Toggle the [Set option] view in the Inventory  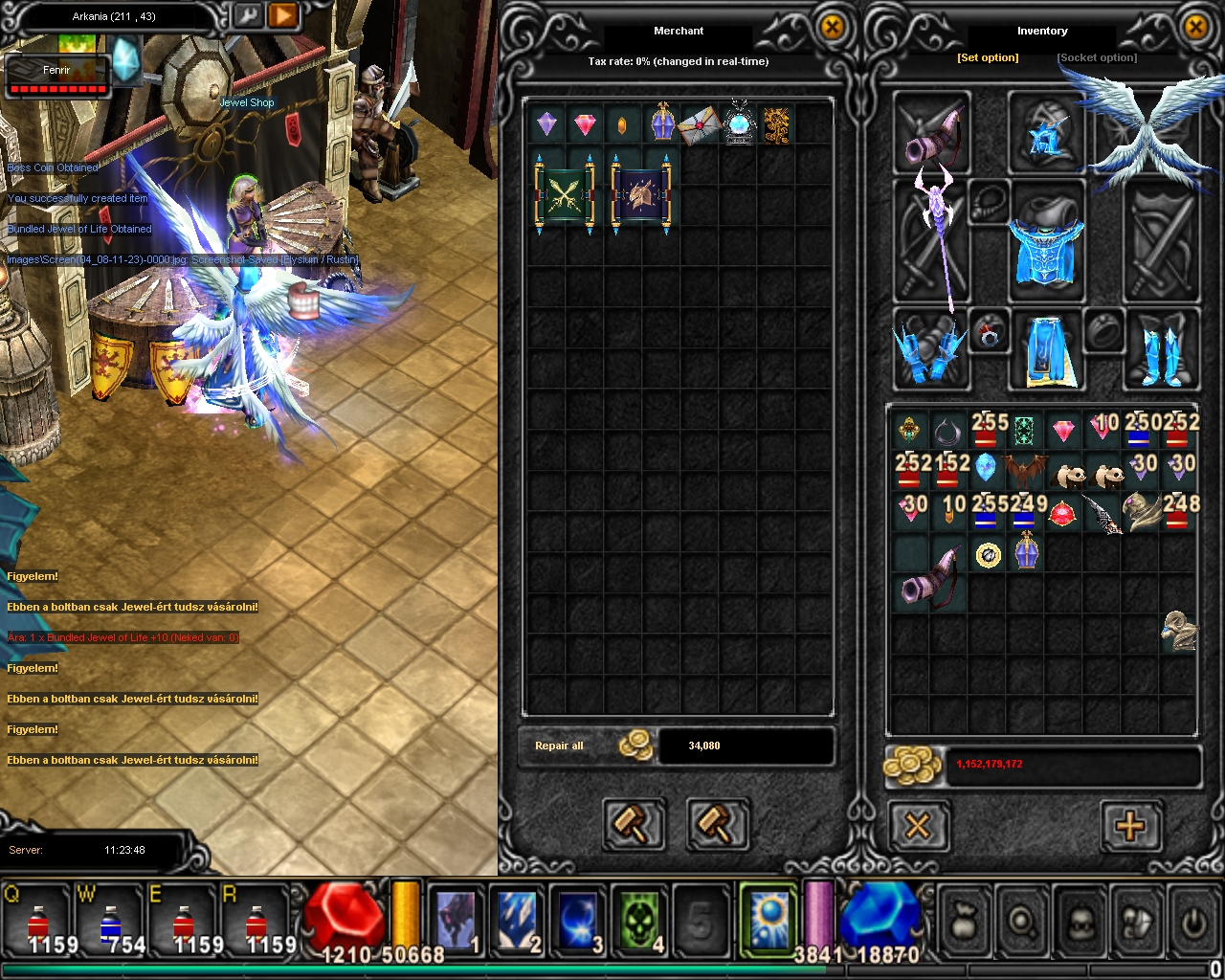988,57
